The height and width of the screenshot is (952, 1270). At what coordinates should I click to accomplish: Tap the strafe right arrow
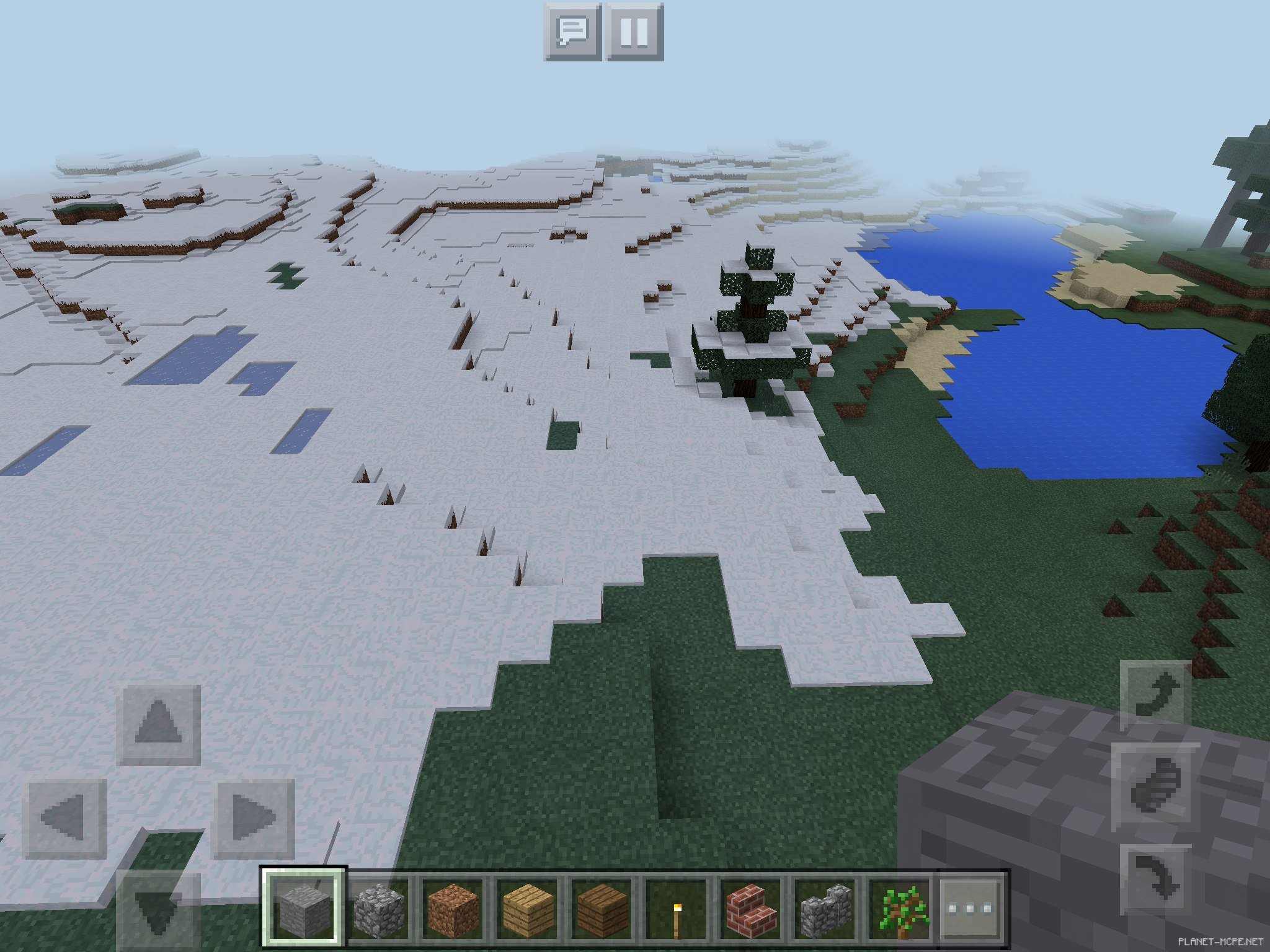coord(254,818)
